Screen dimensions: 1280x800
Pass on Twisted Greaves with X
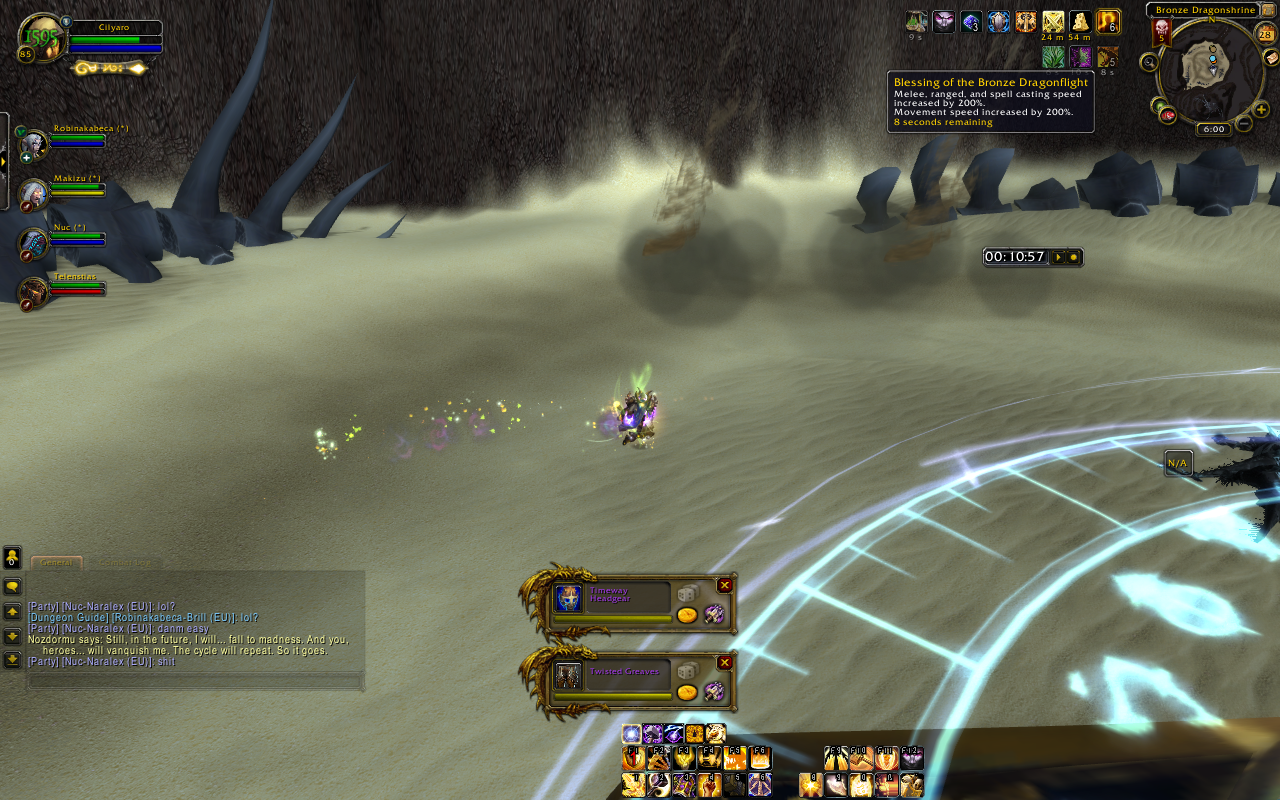(725, 663)
